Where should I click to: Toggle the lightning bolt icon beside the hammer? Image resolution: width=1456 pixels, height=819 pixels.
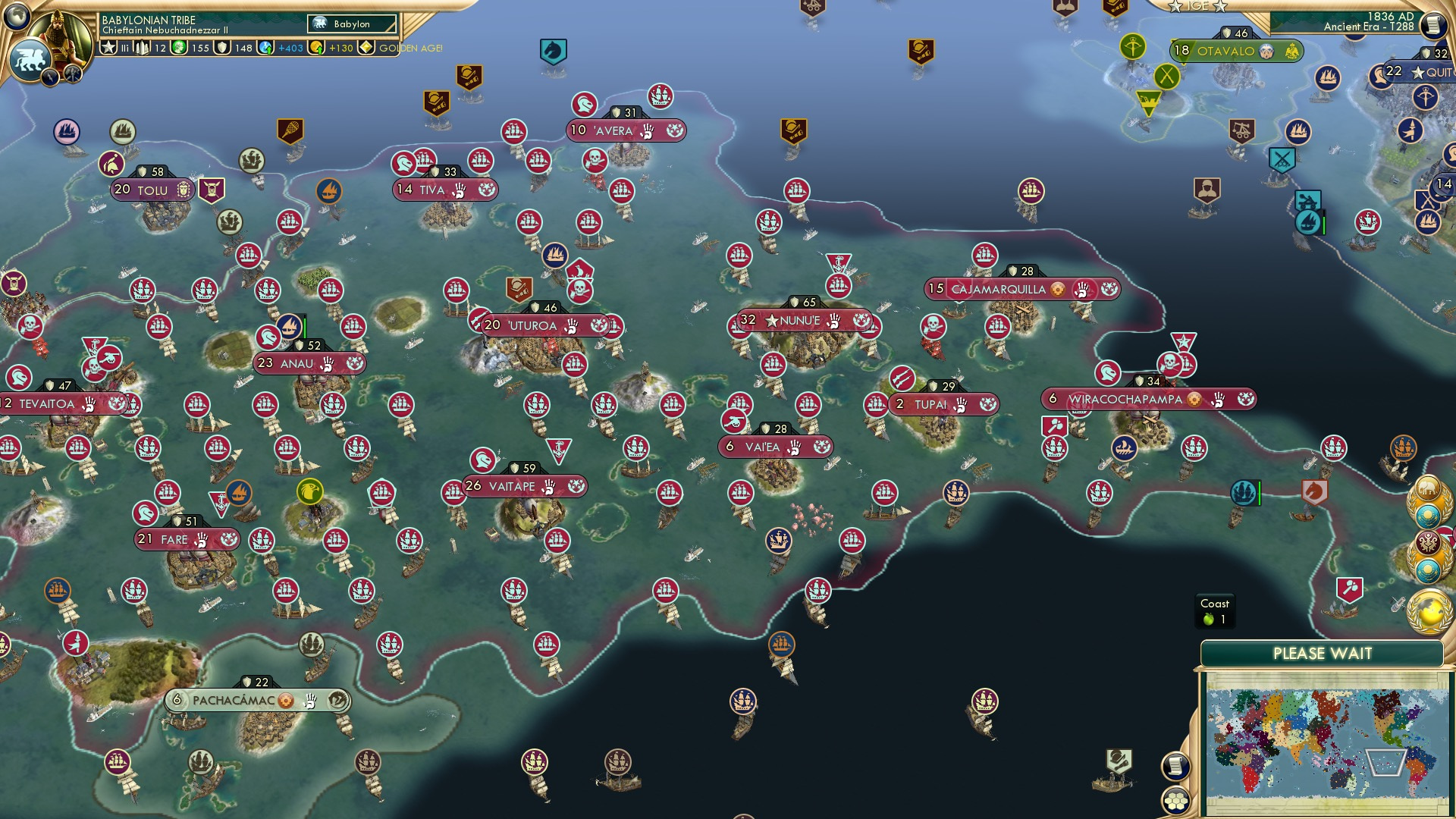click(x=49, y=76)
